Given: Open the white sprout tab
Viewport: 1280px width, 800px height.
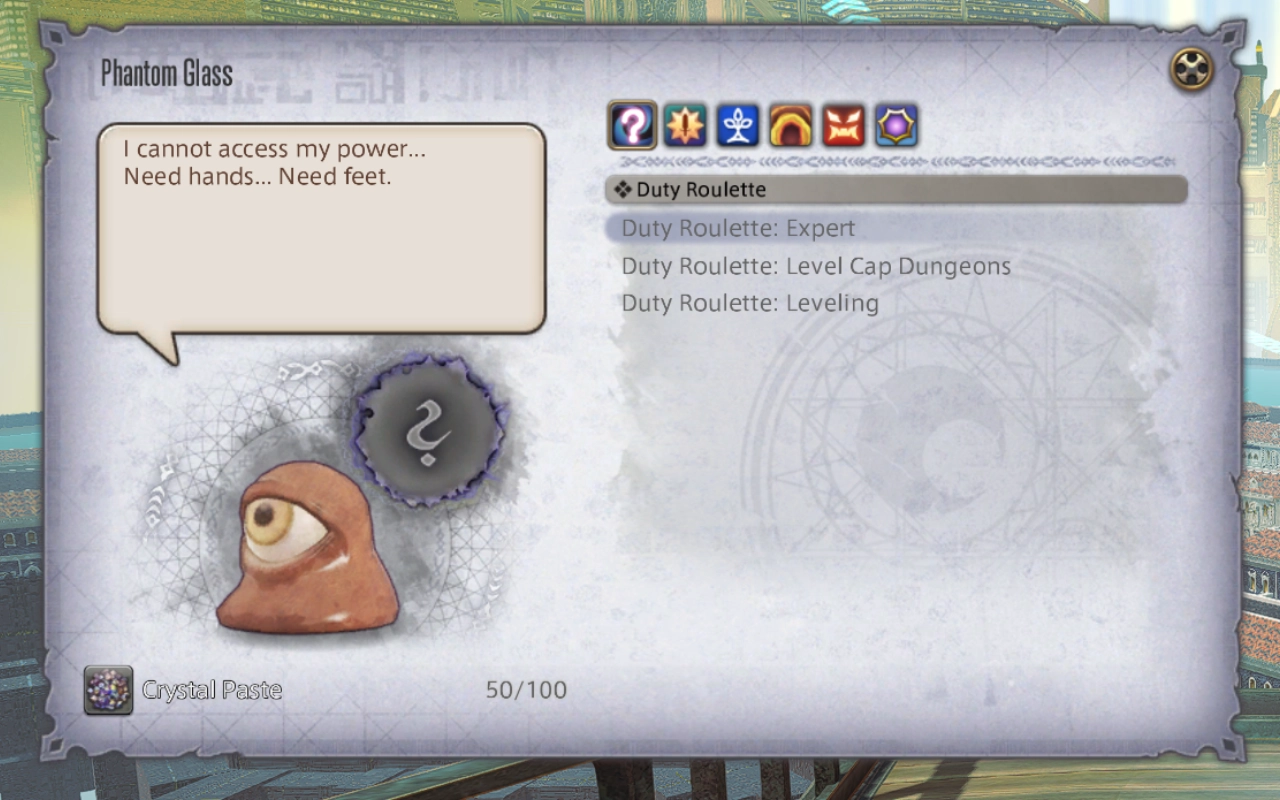Looking at the screenshot, I should coord(738,126).
